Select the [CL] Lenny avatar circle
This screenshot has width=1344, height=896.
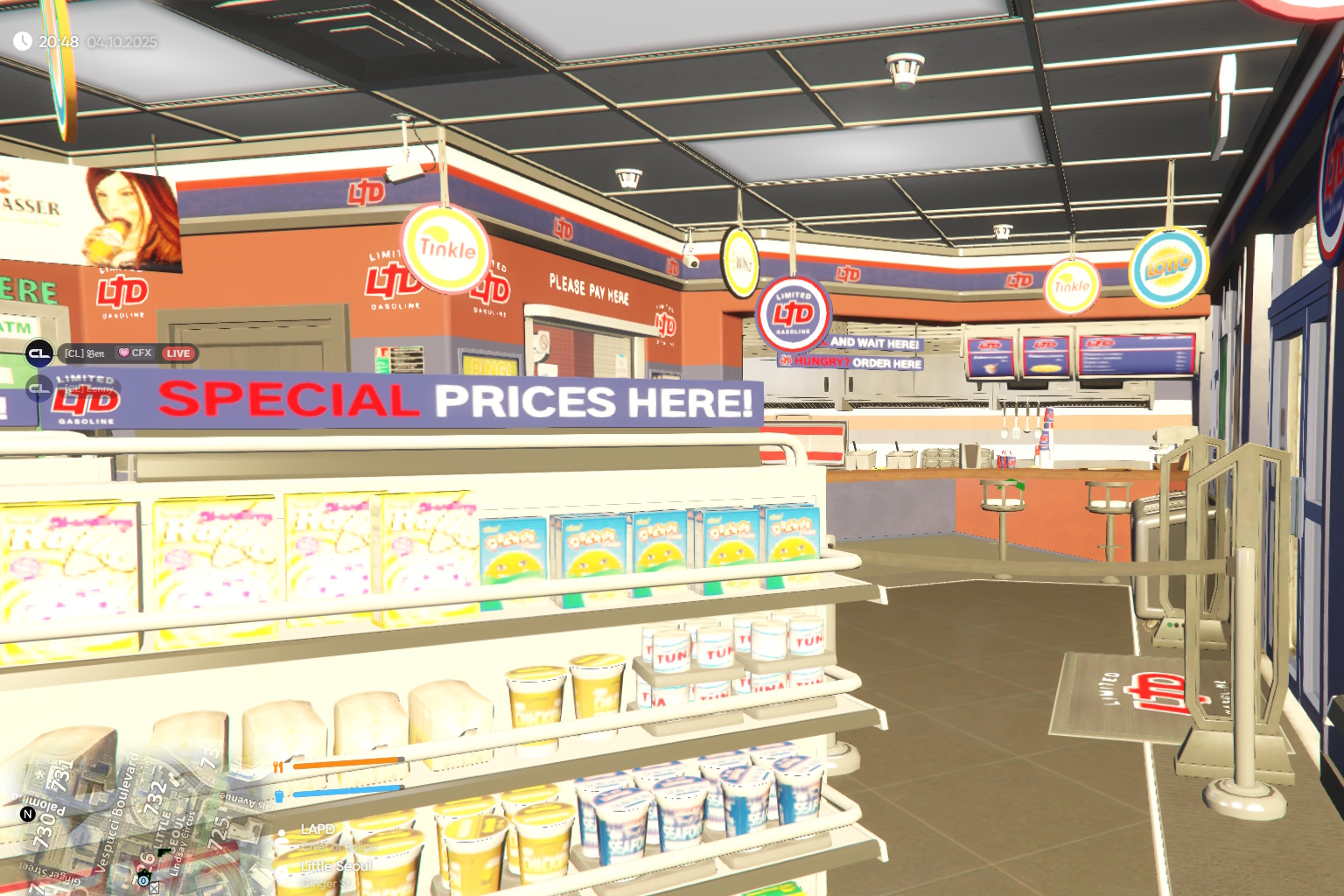click(38, 388)
